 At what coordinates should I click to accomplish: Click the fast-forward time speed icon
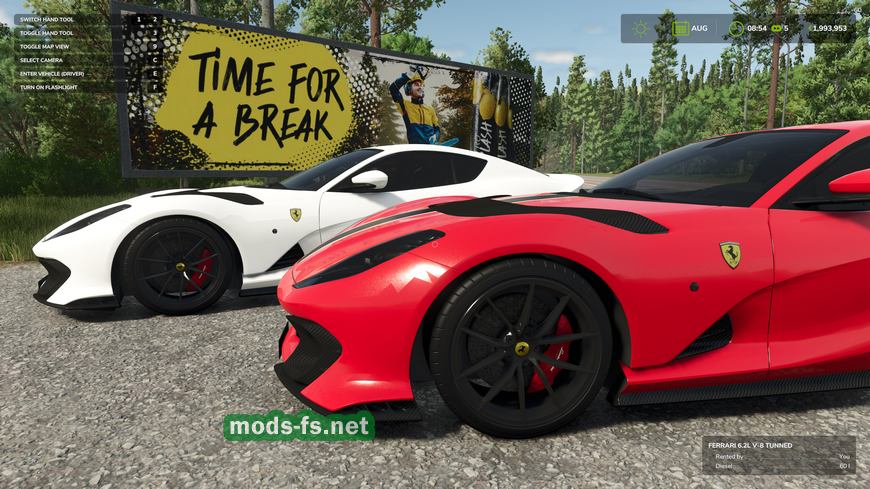coord(775,28)
